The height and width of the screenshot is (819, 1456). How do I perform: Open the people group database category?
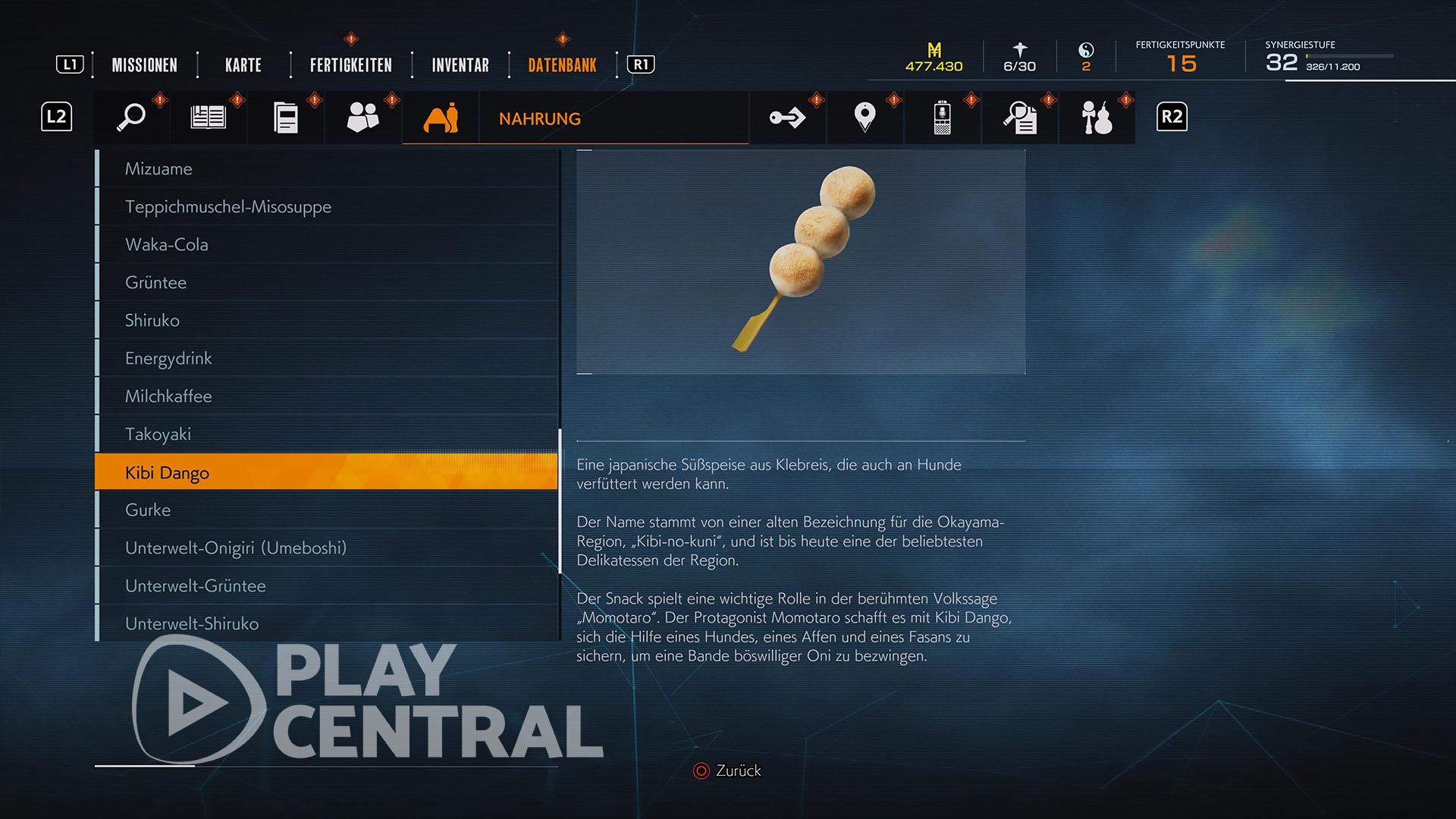[362, 118]
